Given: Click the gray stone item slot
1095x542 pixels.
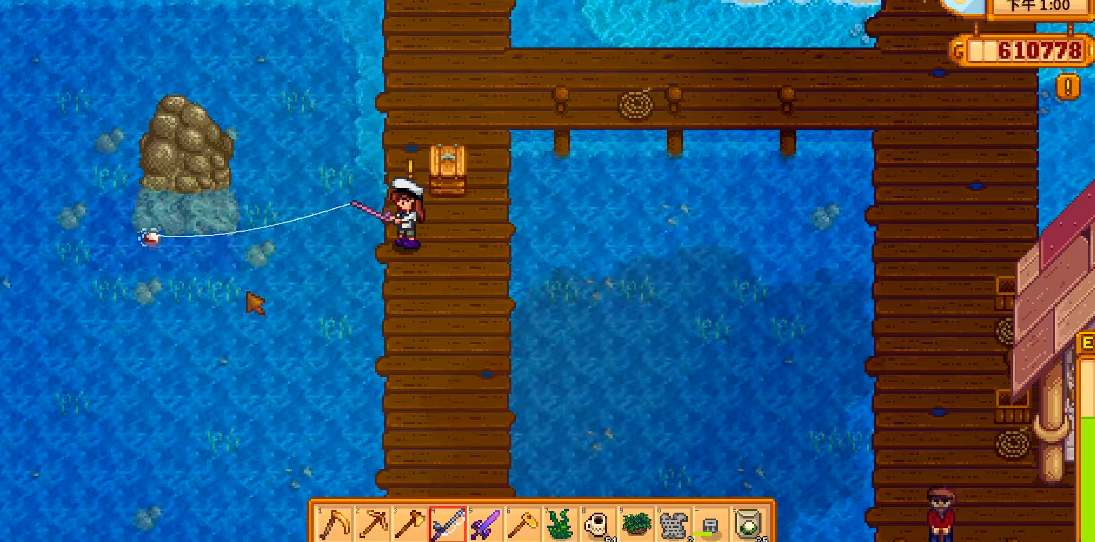Looking at the screenshot, I should [675, 523].
